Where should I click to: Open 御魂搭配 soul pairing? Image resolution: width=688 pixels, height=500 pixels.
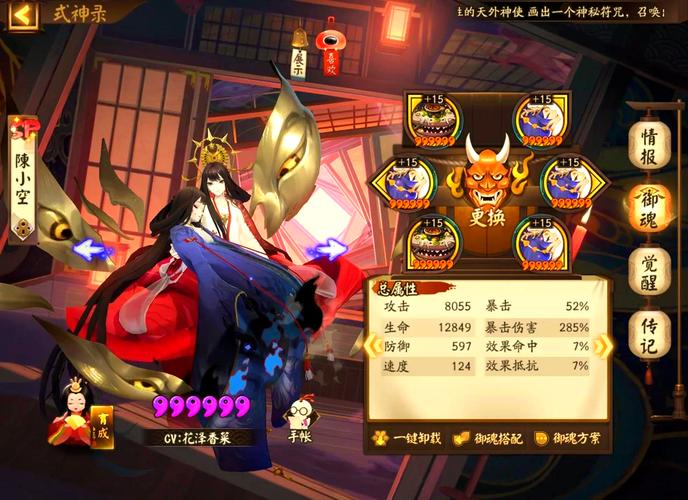486,438
